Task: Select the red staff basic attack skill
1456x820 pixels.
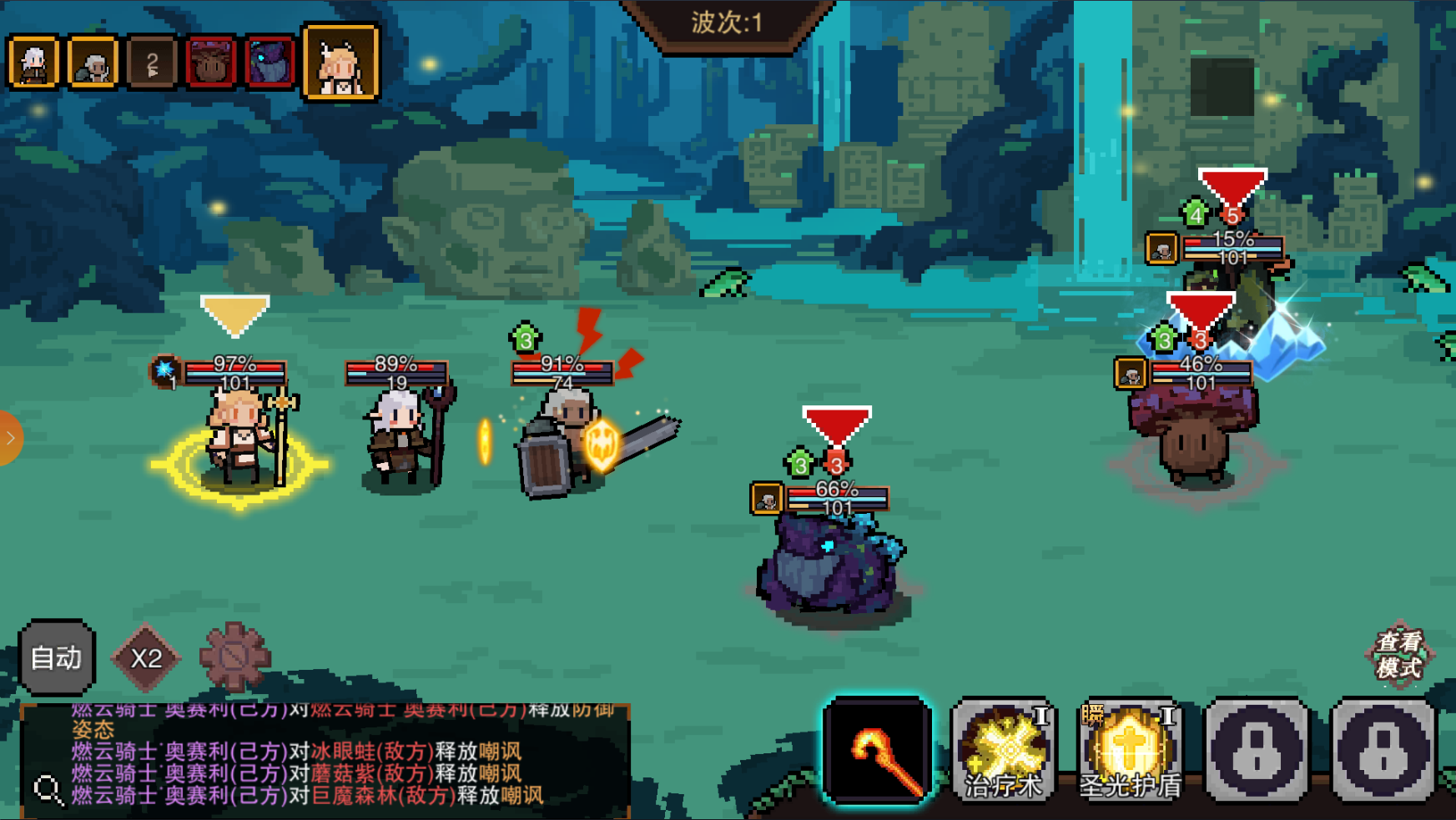Action: (878, 751)
